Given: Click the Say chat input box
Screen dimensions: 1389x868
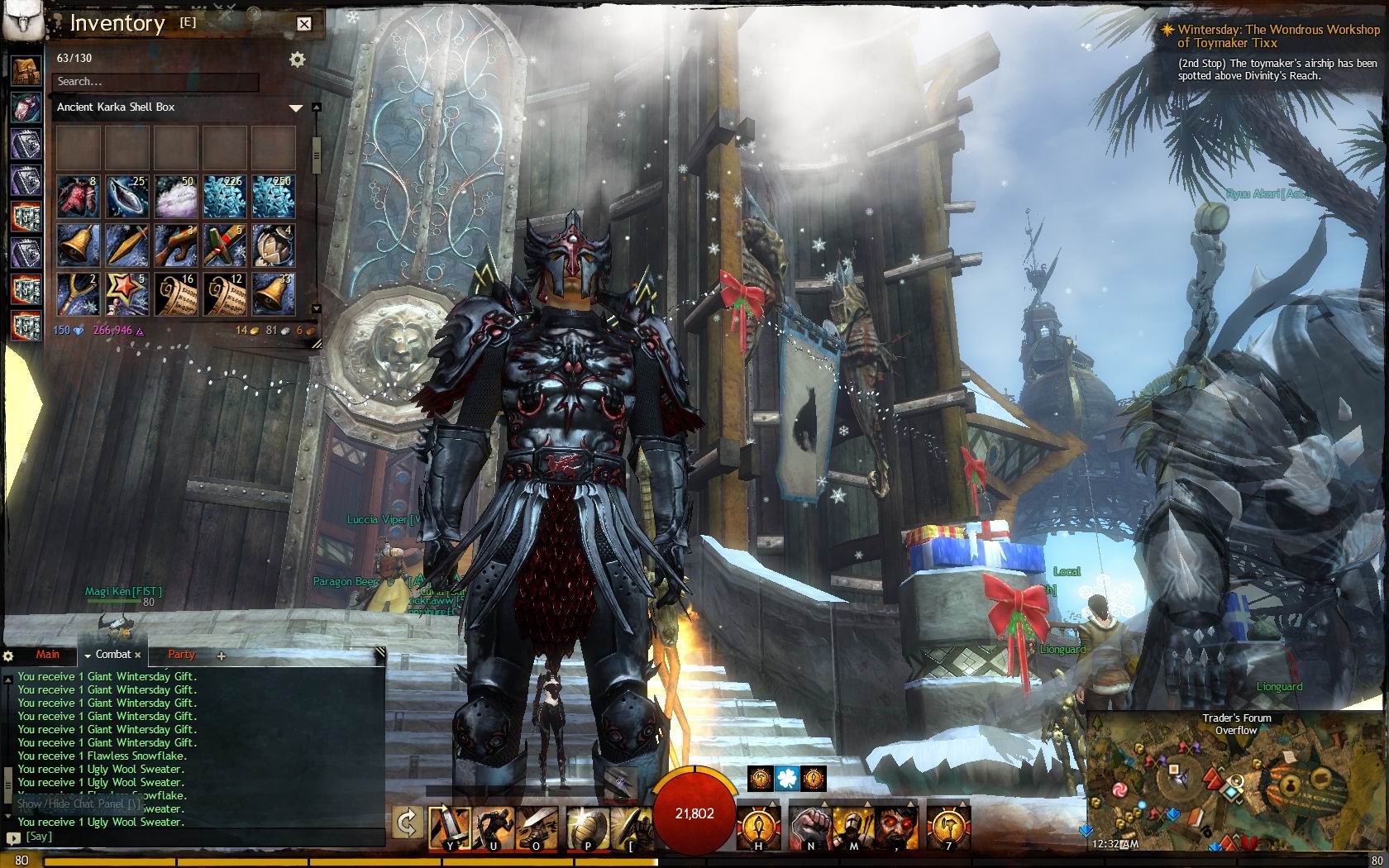Looking at the screenshot, I should click(x=198, y=837).
